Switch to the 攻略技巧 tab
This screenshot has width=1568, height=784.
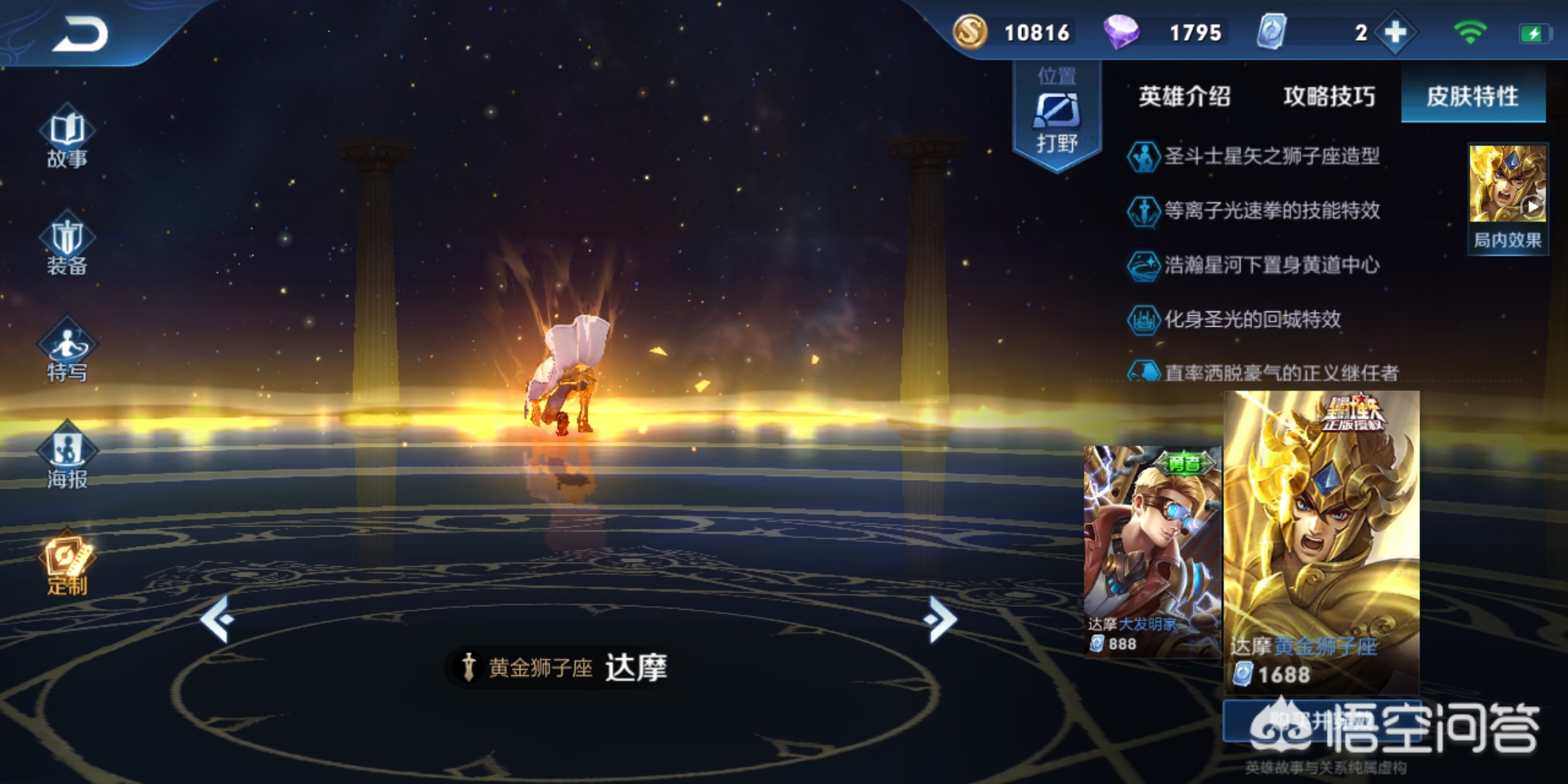pos(1328,97)
